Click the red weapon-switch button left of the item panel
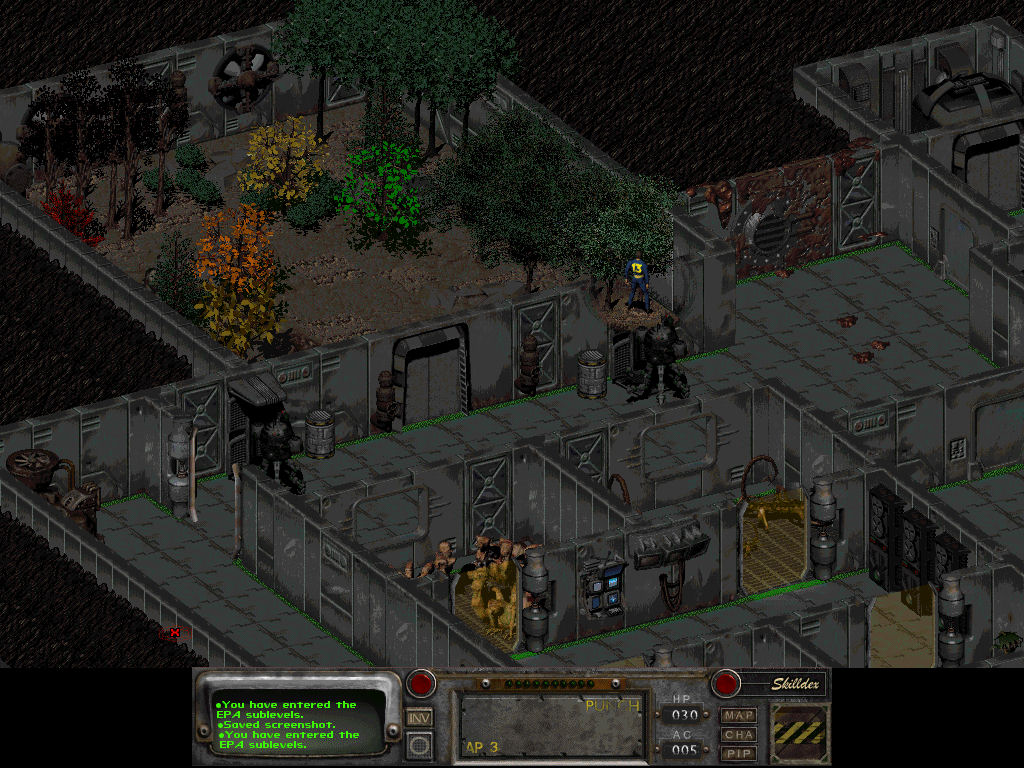 pos(420,684)
